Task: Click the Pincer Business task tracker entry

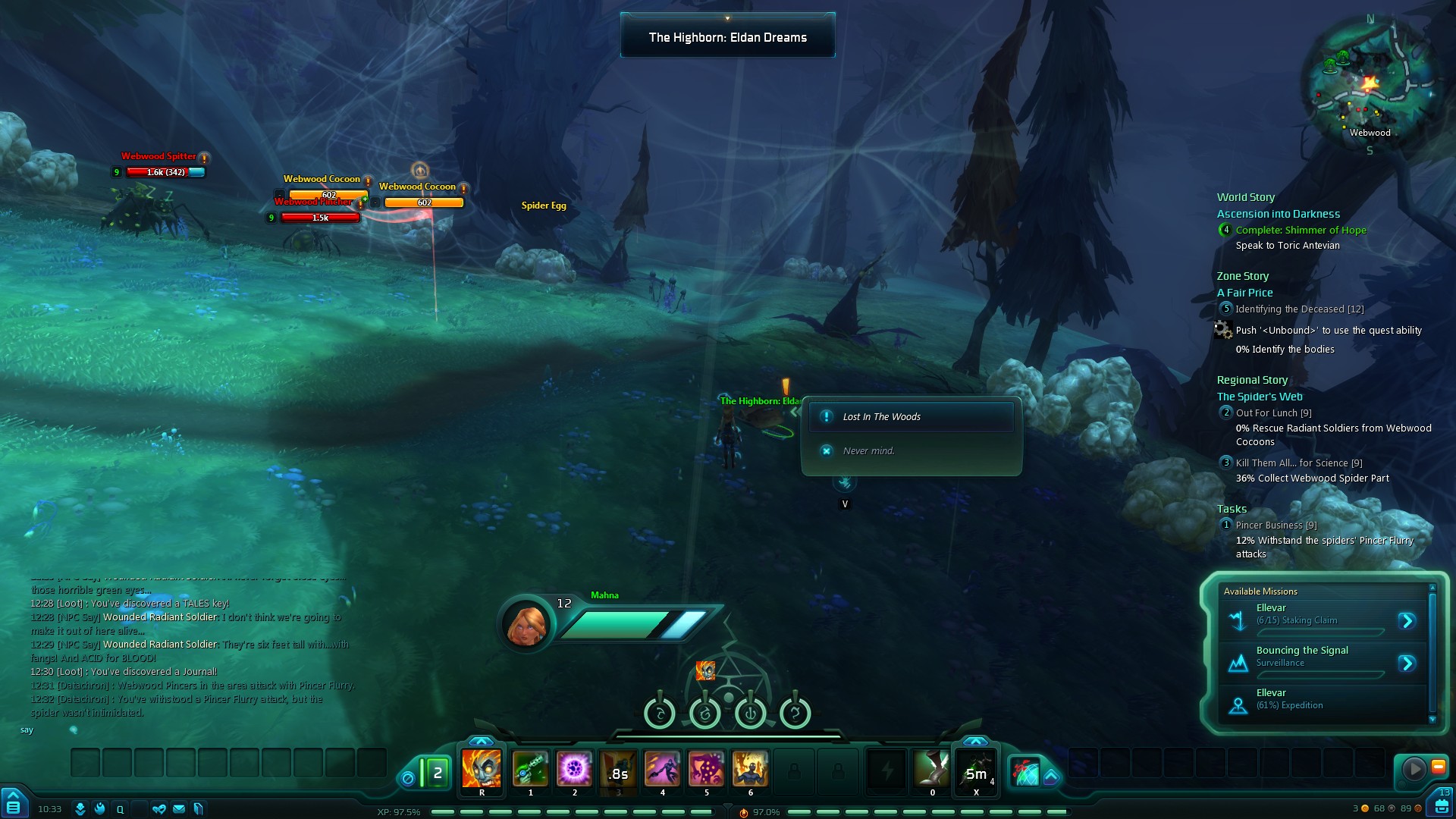Action: click(1276, 526)
